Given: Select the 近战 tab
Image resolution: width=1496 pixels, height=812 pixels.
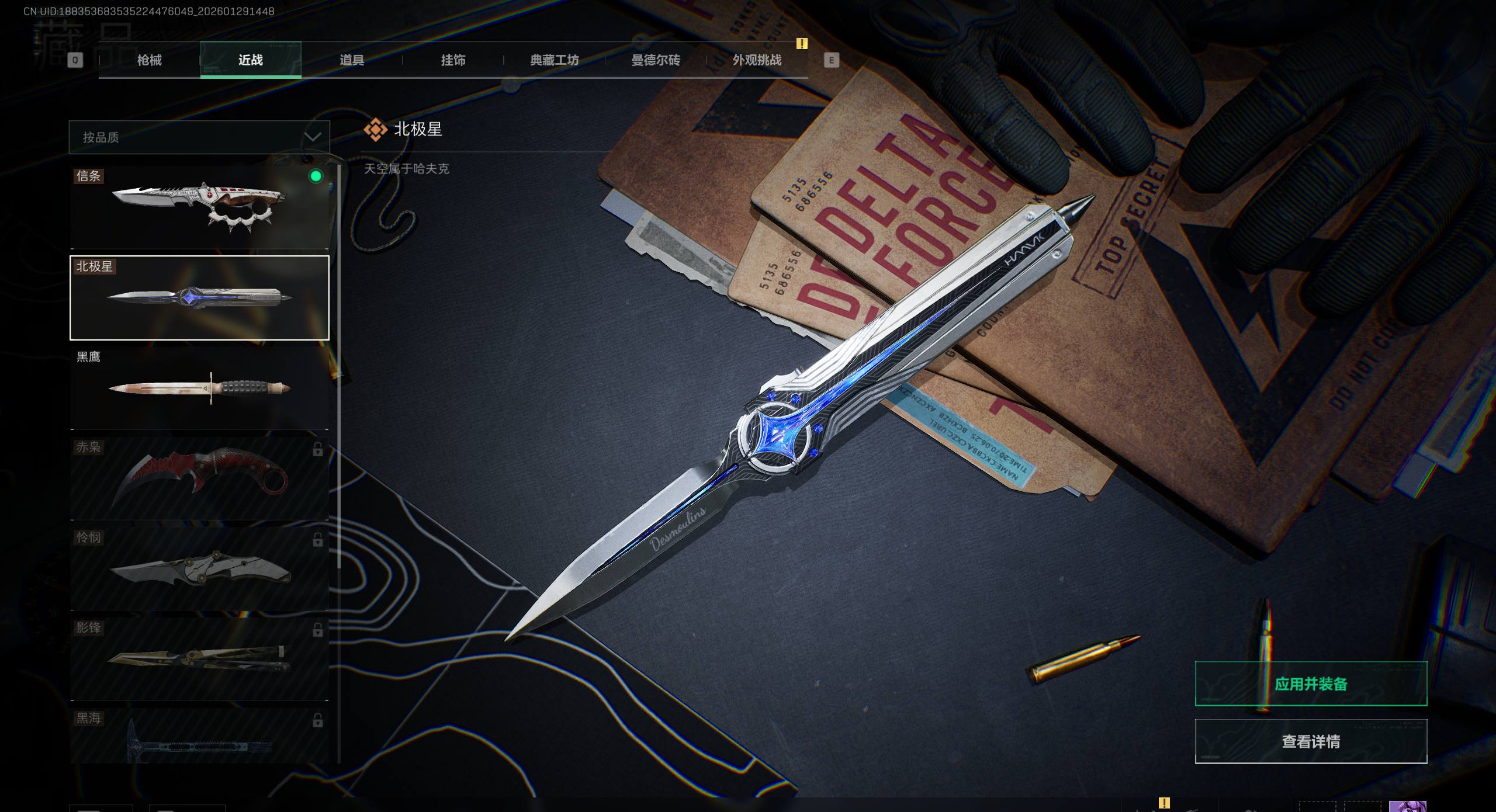Looking at the screenshot, I should 251,60.
